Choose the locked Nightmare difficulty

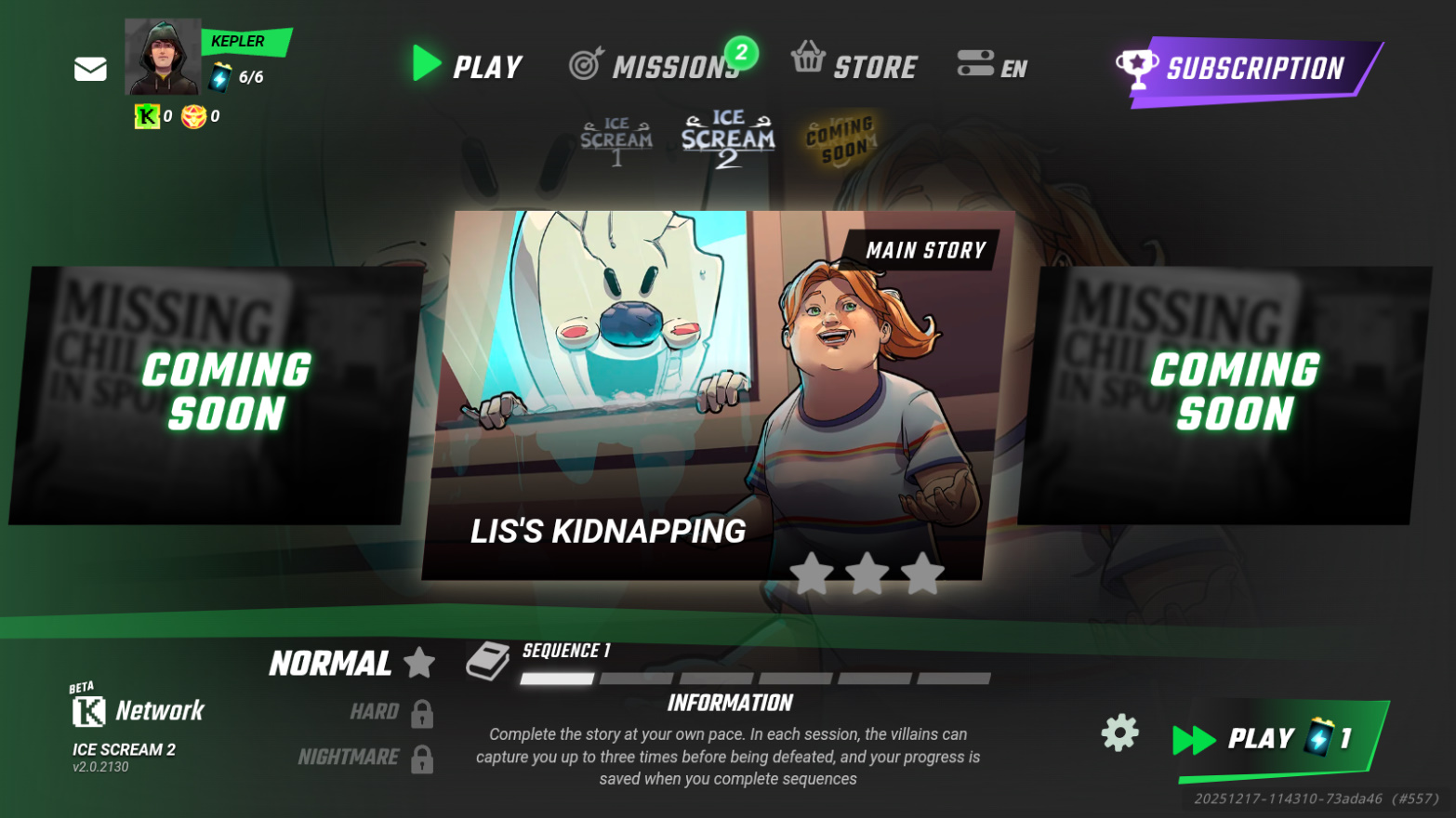[364, 758]
